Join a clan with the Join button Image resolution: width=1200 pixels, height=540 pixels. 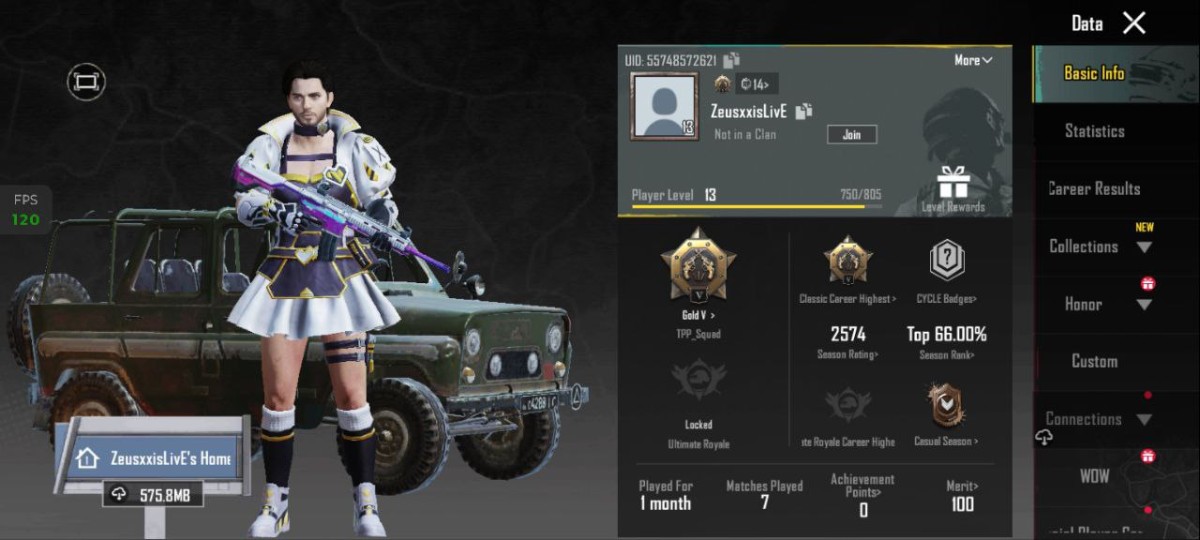click(x=851, y=134)
